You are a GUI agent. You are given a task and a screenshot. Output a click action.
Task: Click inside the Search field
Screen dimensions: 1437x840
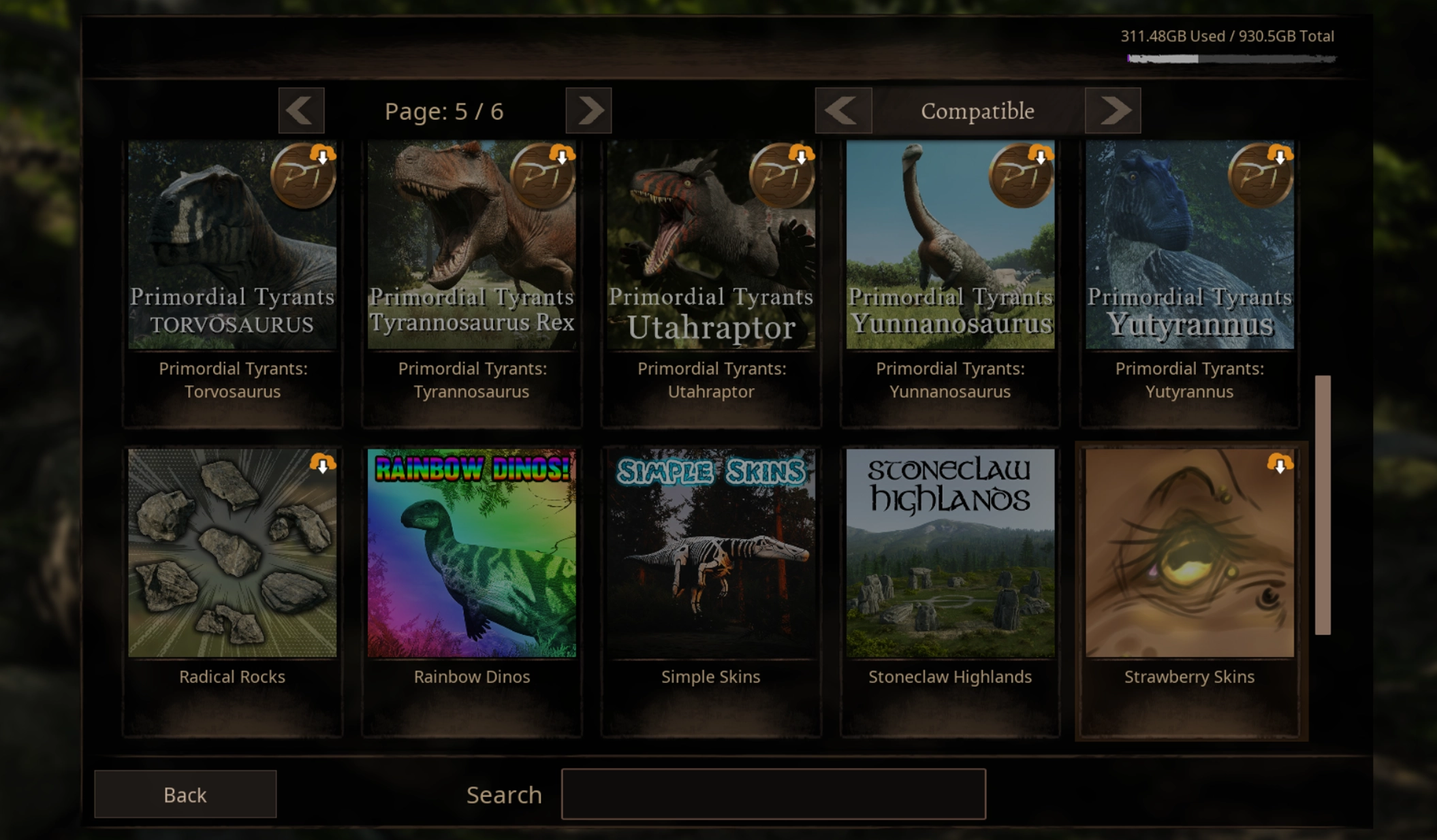(773, 794)
